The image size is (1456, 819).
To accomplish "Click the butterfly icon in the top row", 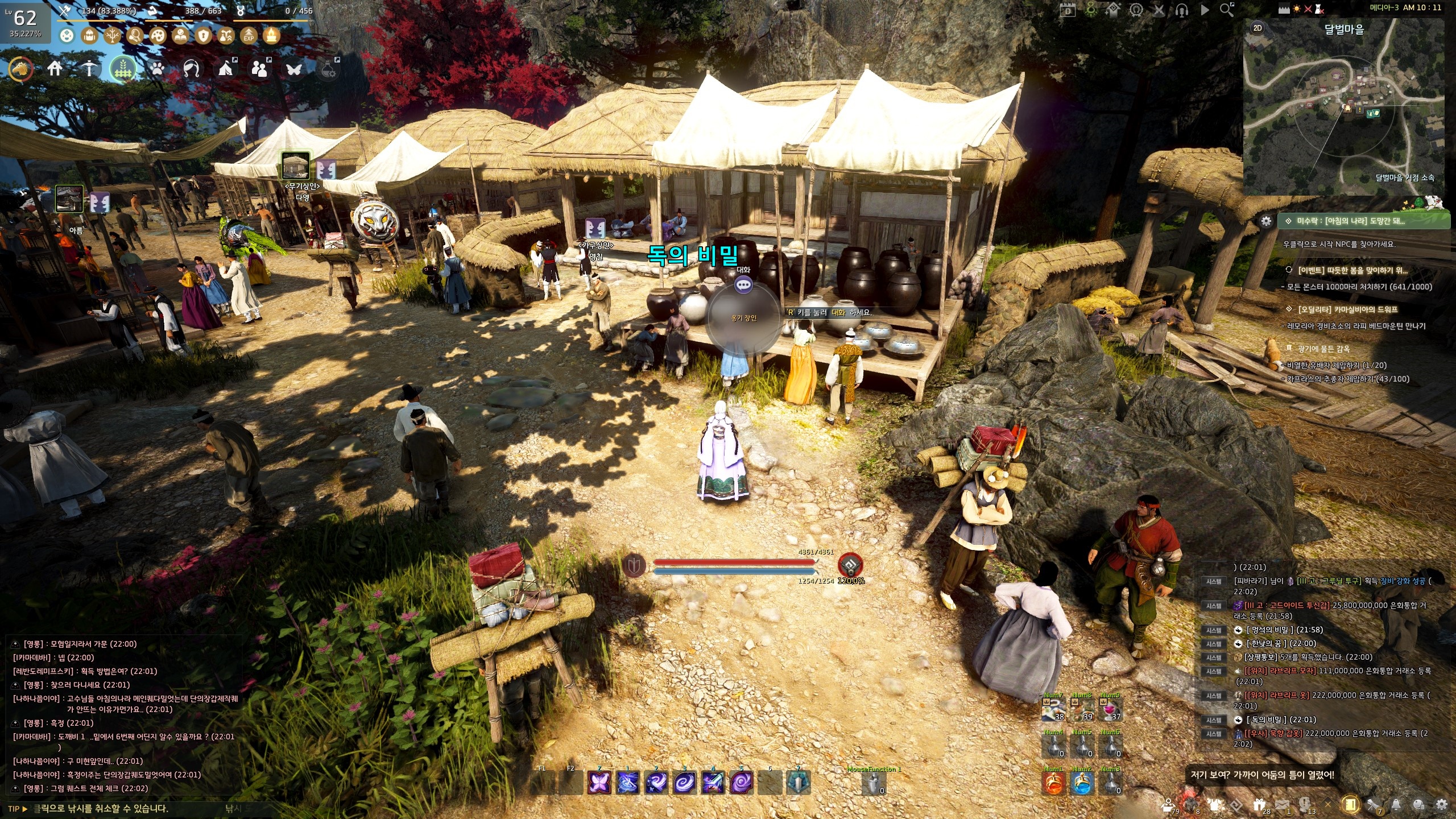I will (x=294, y=69).
